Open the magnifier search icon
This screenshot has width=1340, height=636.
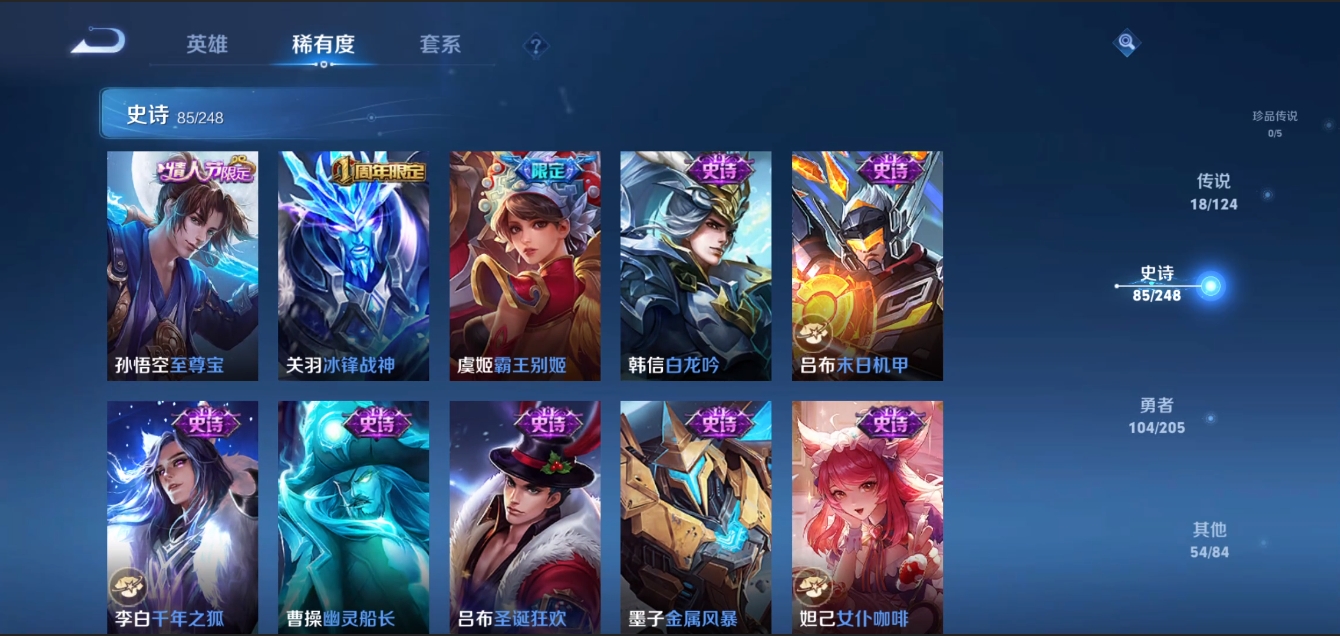tap(1127, 42)
